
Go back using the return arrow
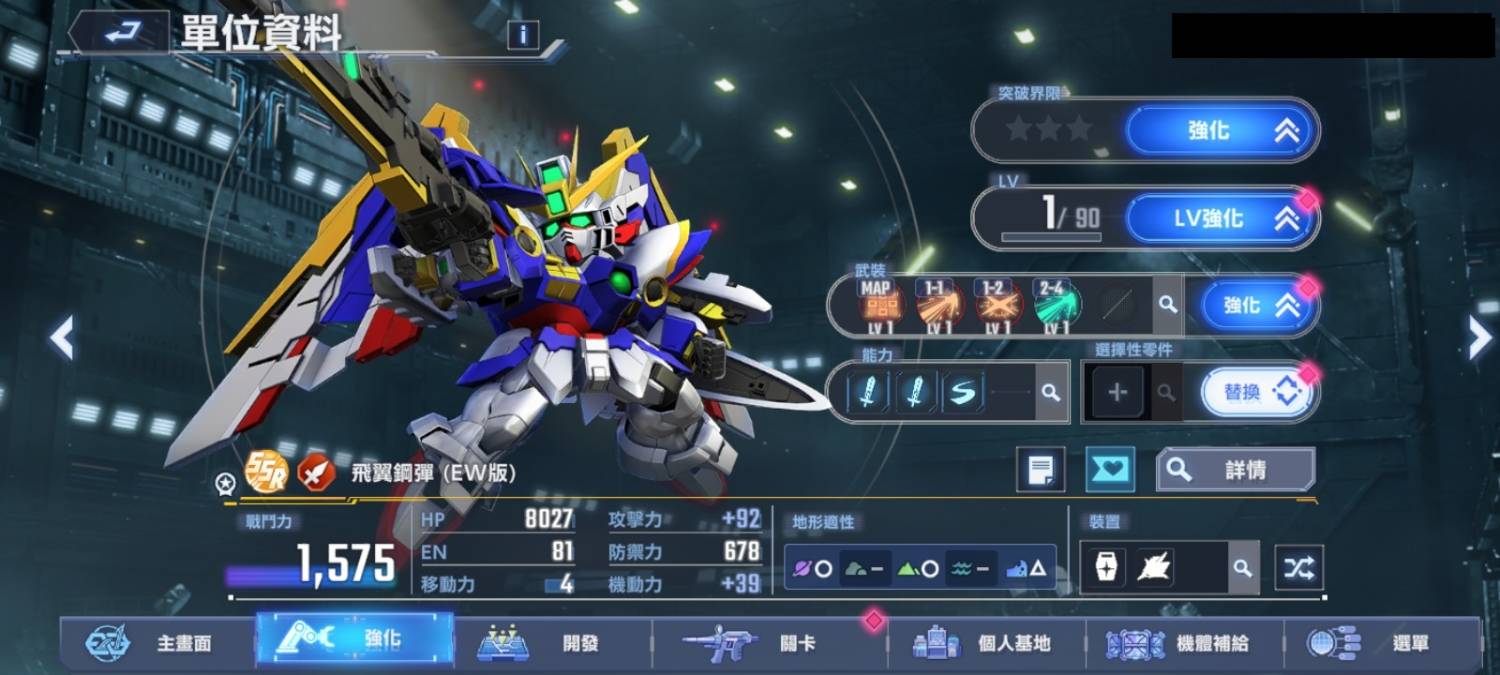click(121, 34)
